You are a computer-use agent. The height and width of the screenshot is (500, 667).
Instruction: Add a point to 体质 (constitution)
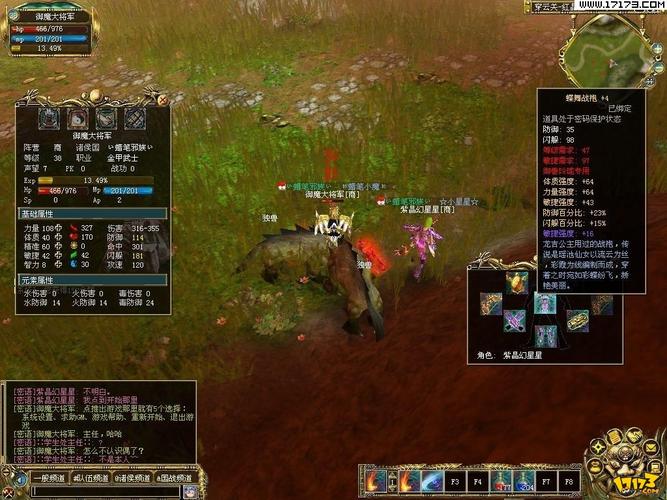60,237
